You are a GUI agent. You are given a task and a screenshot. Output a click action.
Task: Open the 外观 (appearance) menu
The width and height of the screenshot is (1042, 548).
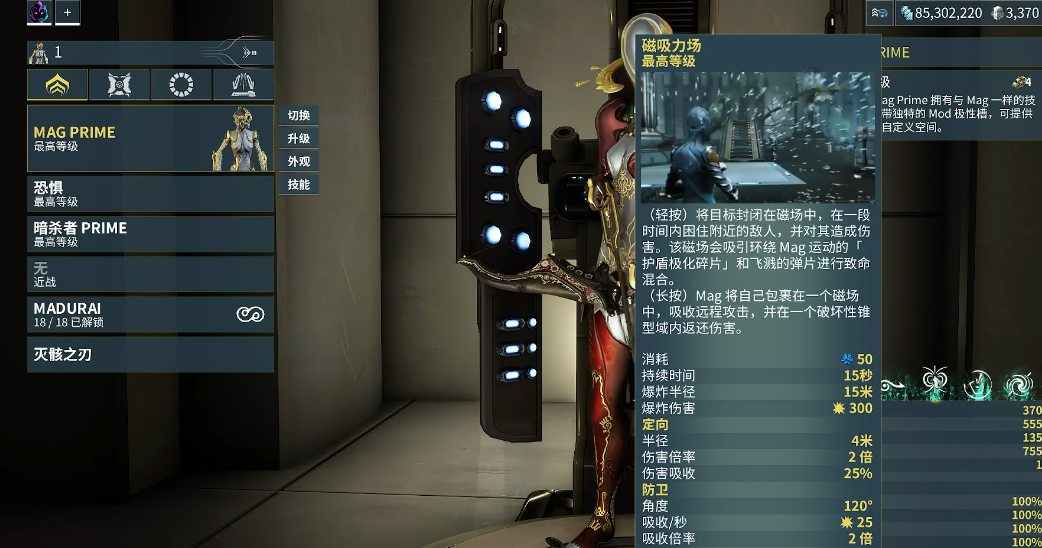pos(298,161)
